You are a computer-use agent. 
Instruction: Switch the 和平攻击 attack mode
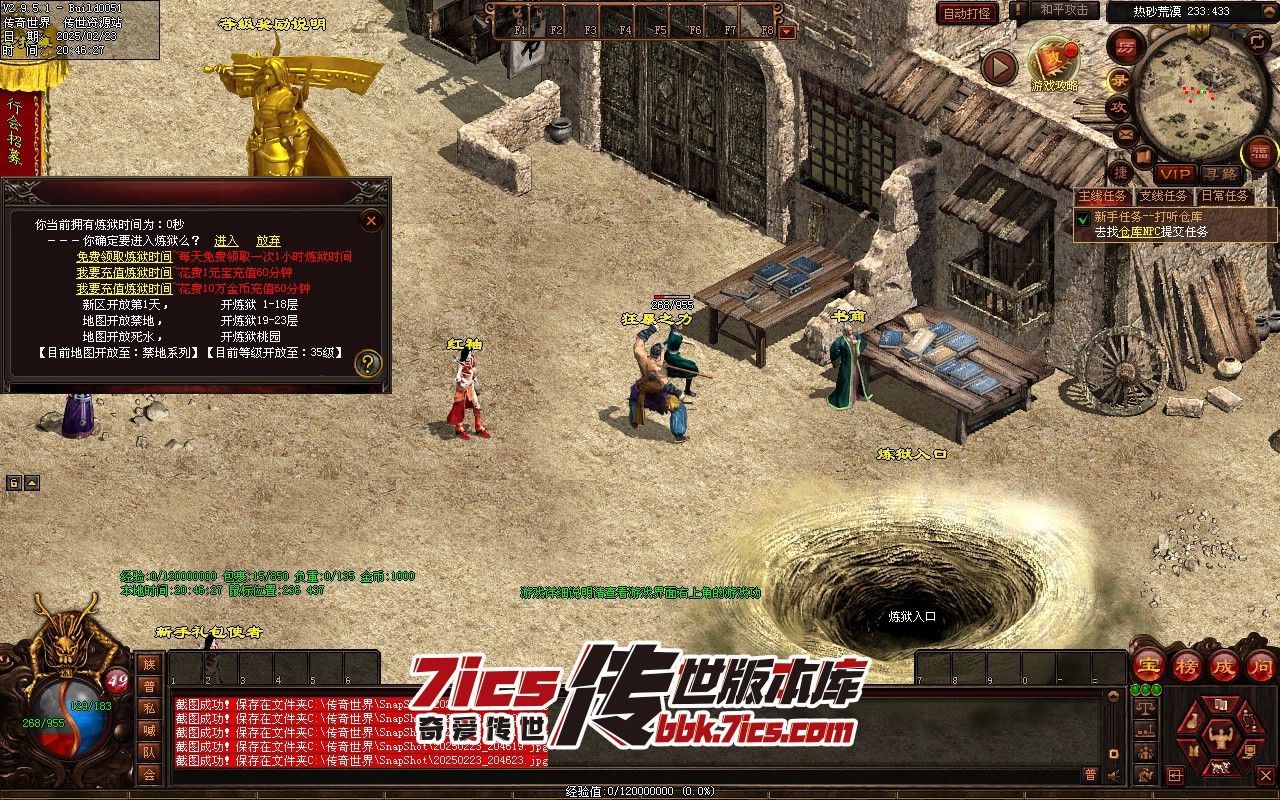[1064, 10]
